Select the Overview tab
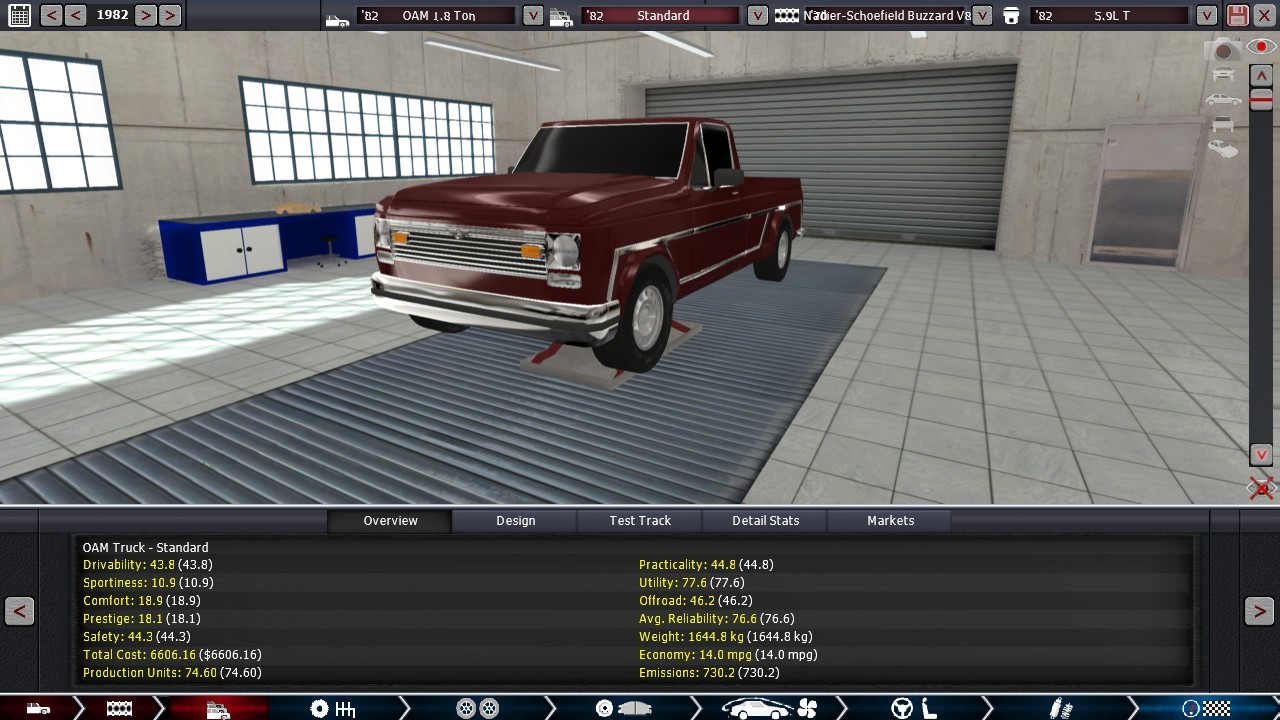Screen dimensions: 1280x720 coord(390,520)
